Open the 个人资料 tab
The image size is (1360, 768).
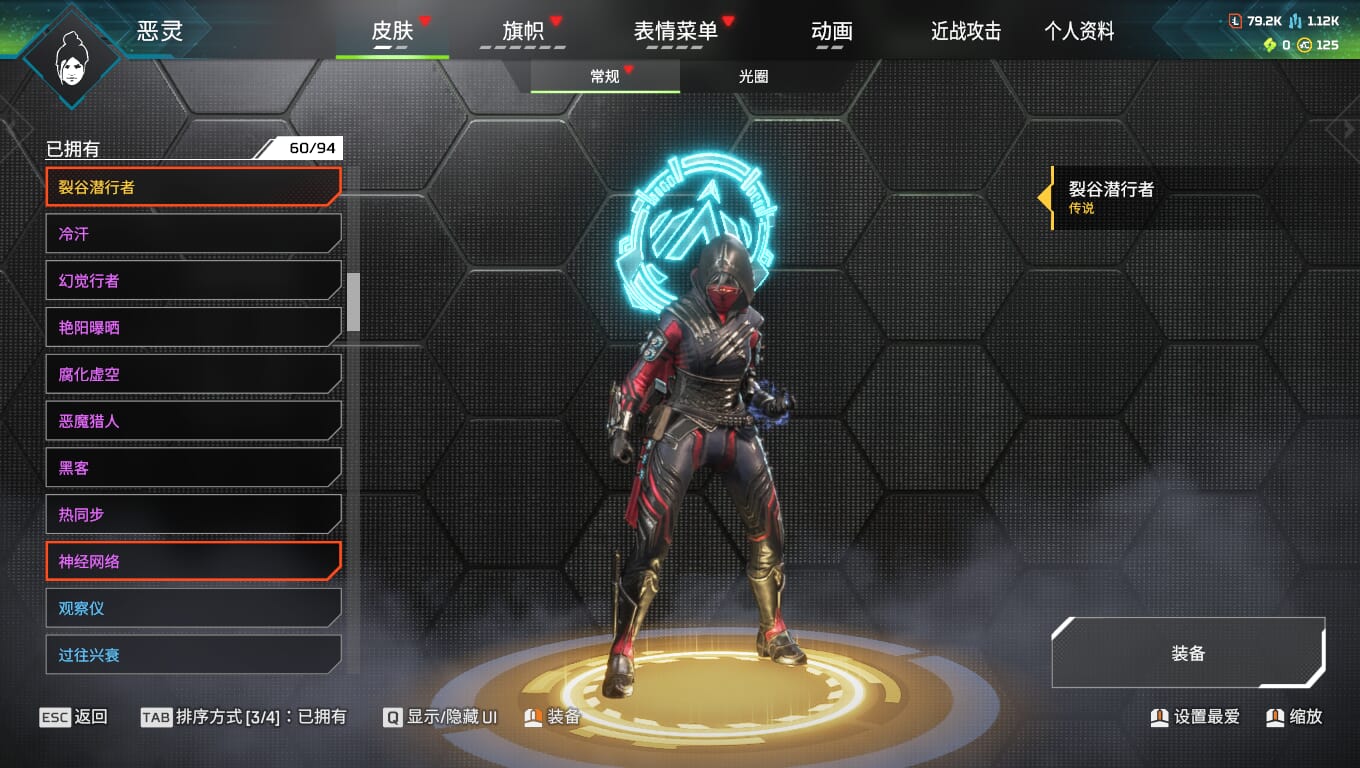1079,31
